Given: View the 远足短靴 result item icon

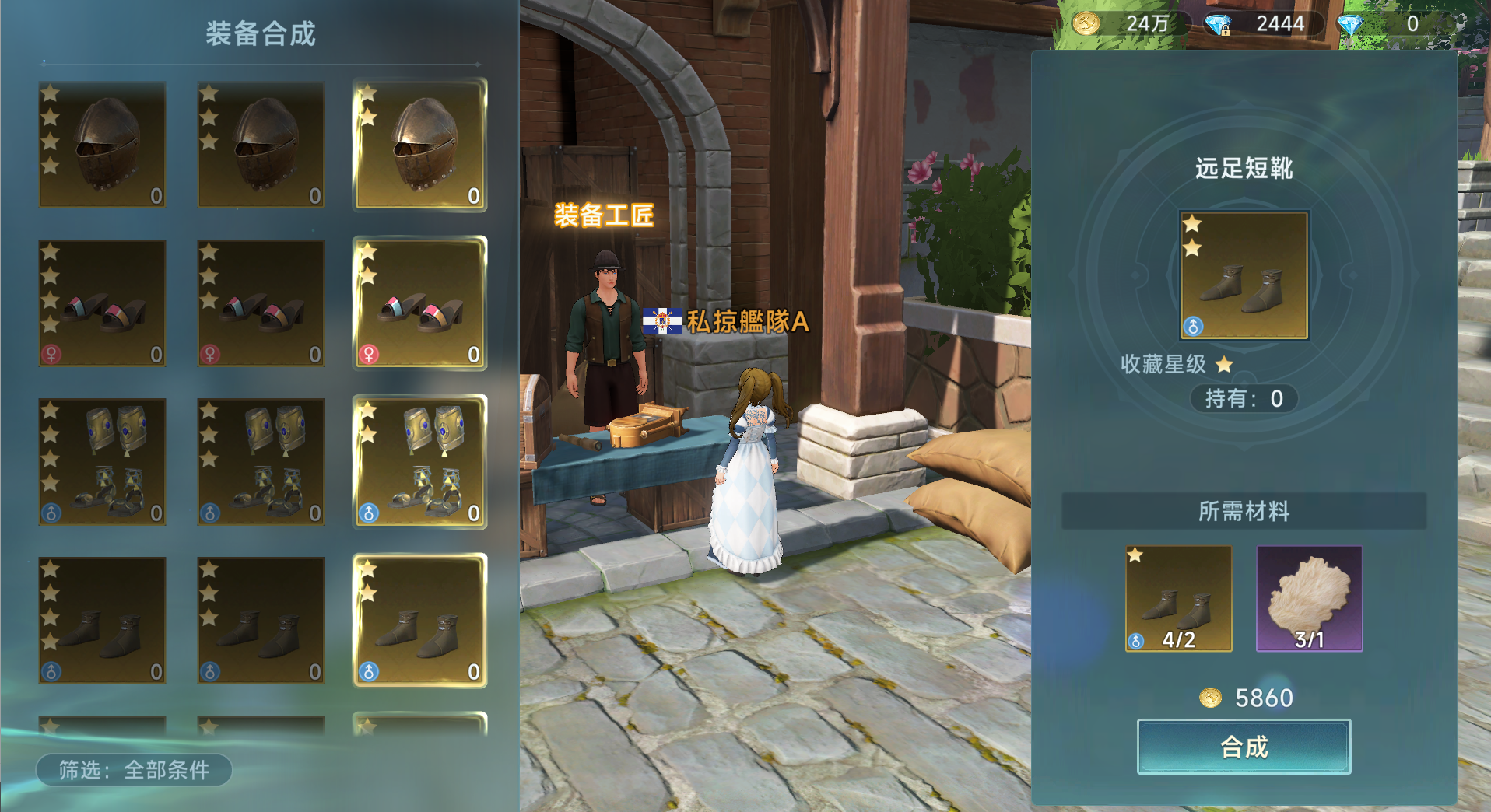Looking at the screenshot, I should coord(1244,275).
